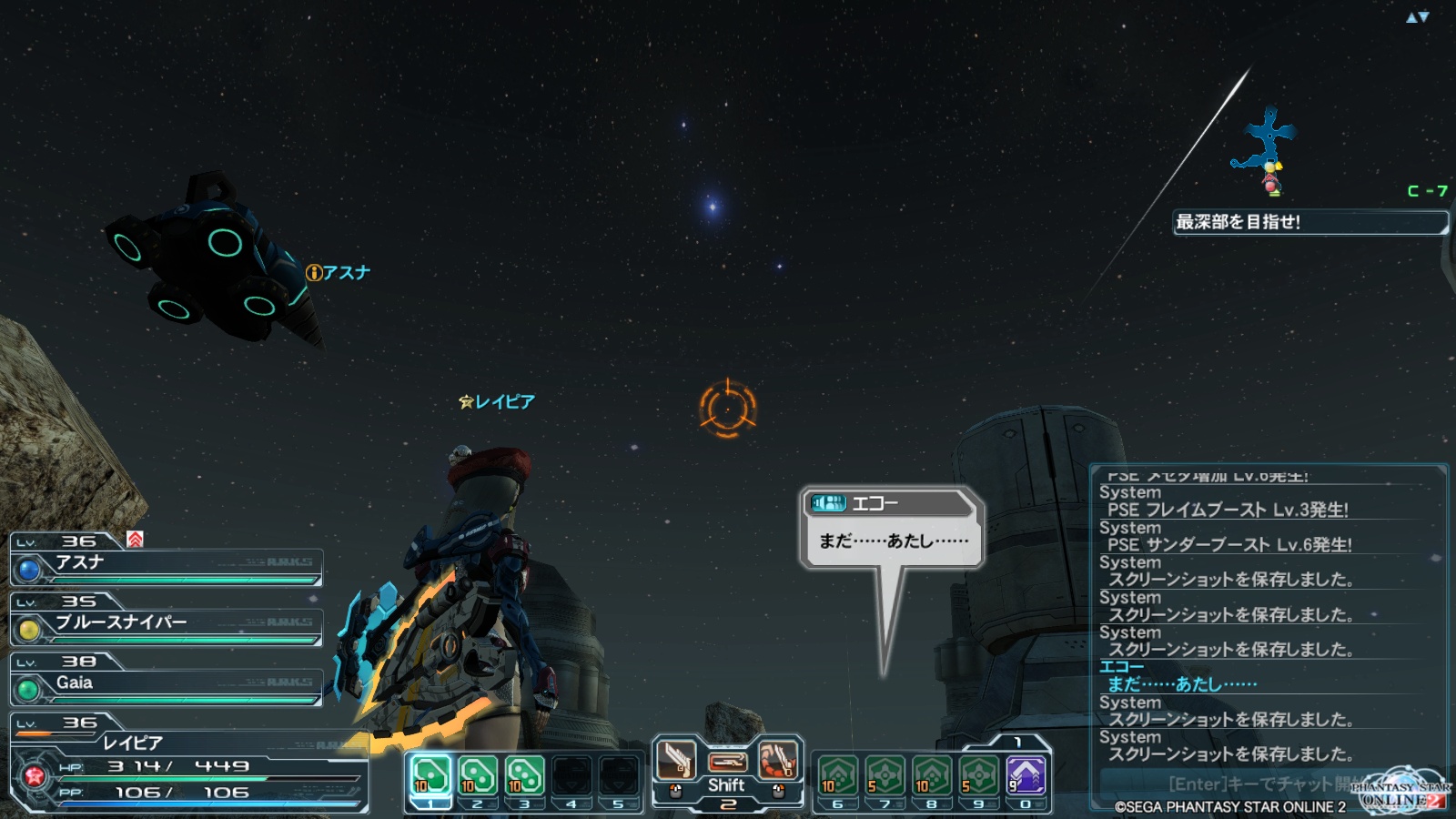Trigger the skill in subpalette slot 7
The width and height of the screenshot is (1456, 819).
click(x=885, y=776)
